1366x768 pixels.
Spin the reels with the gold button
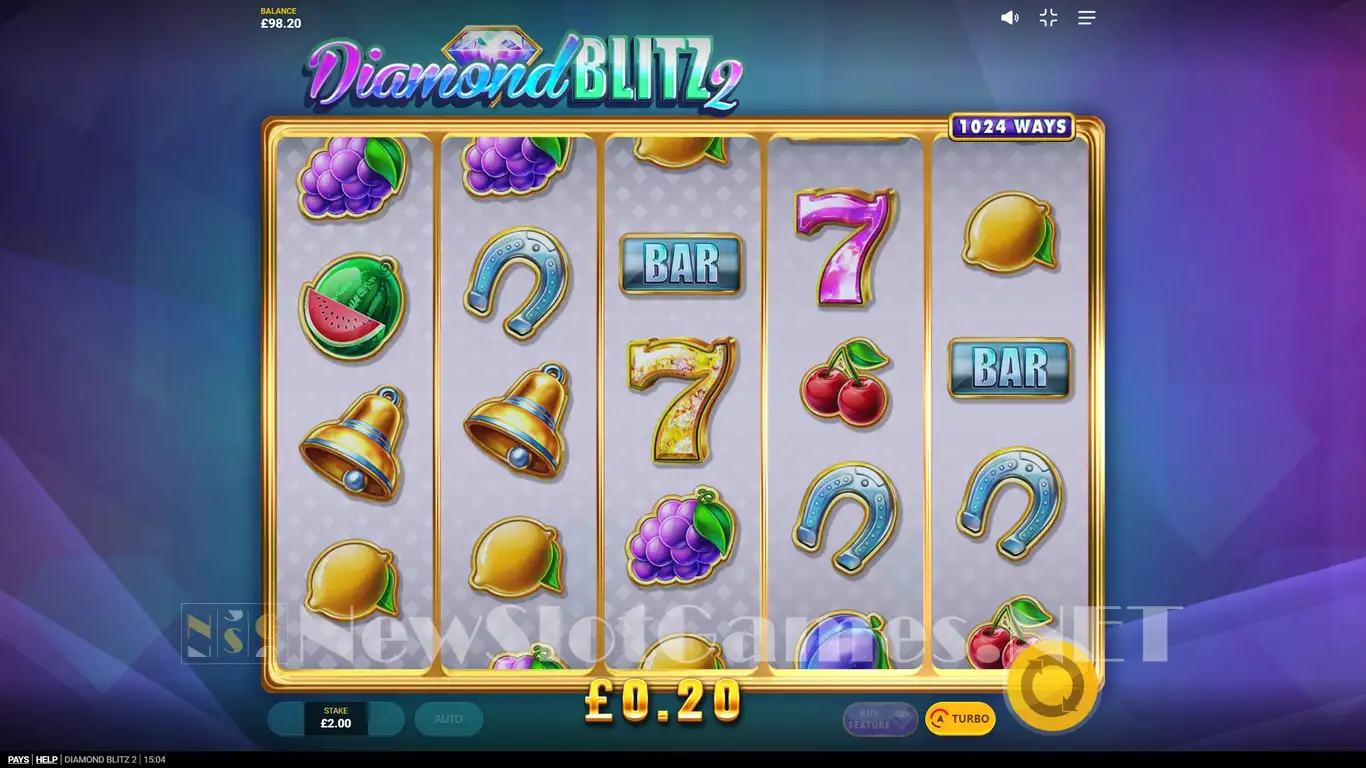(x=1052, y=687)
